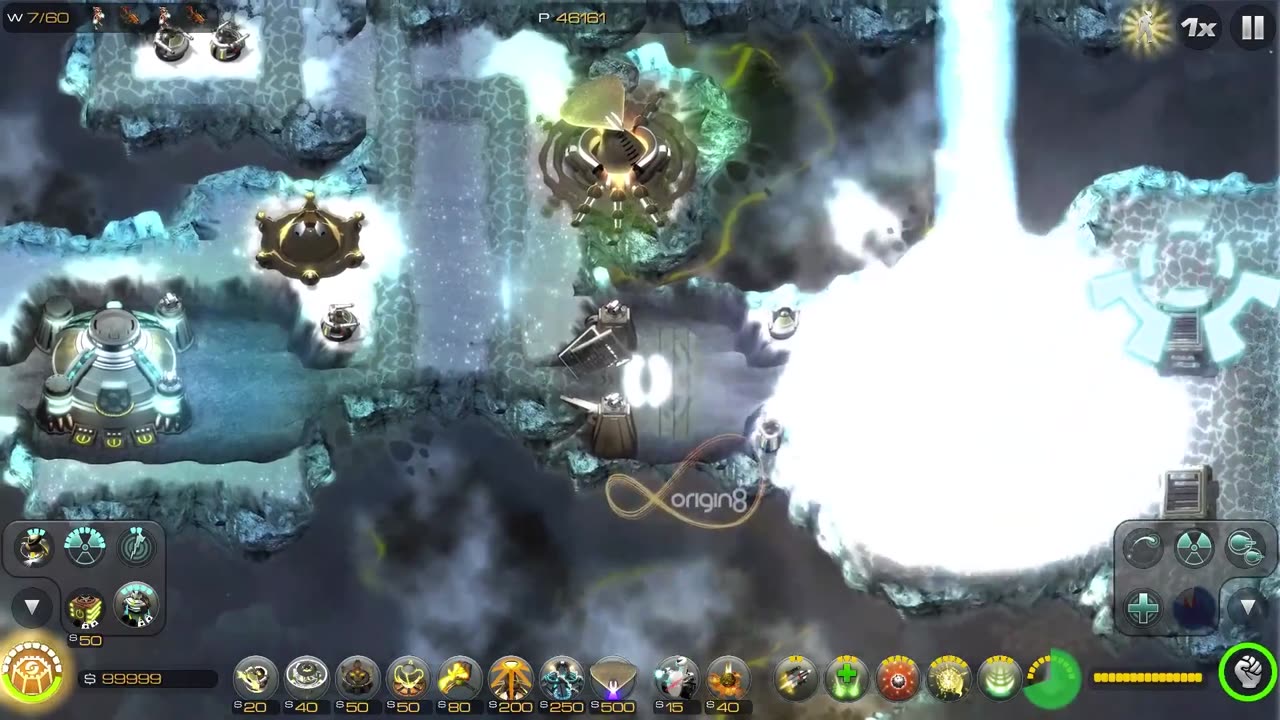Collapse the left ability panel with arrow
This screenshot has width=1280, height=720.
pos(32,607)
